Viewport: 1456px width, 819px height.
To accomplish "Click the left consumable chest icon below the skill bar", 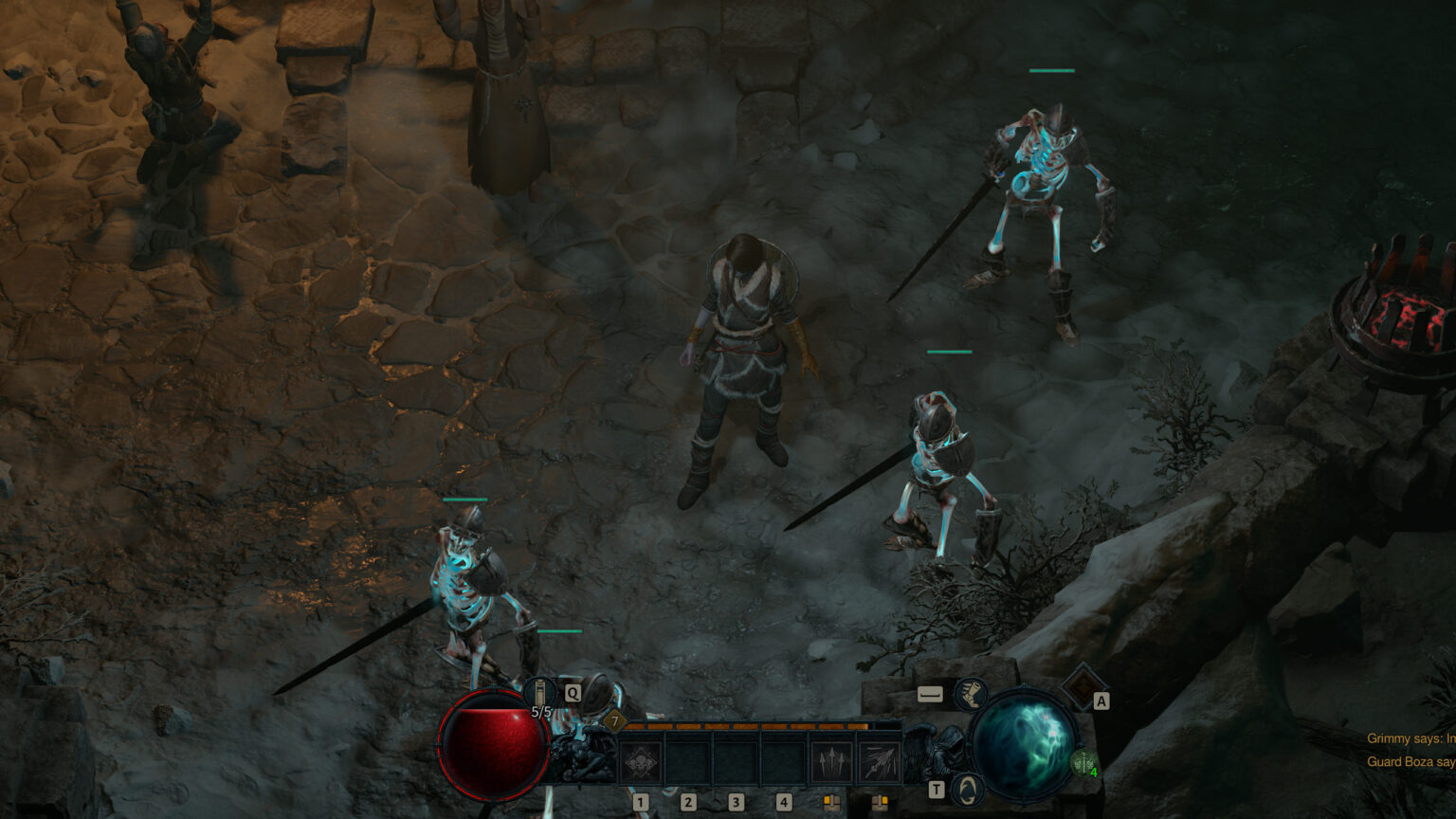I will [831, 801].
